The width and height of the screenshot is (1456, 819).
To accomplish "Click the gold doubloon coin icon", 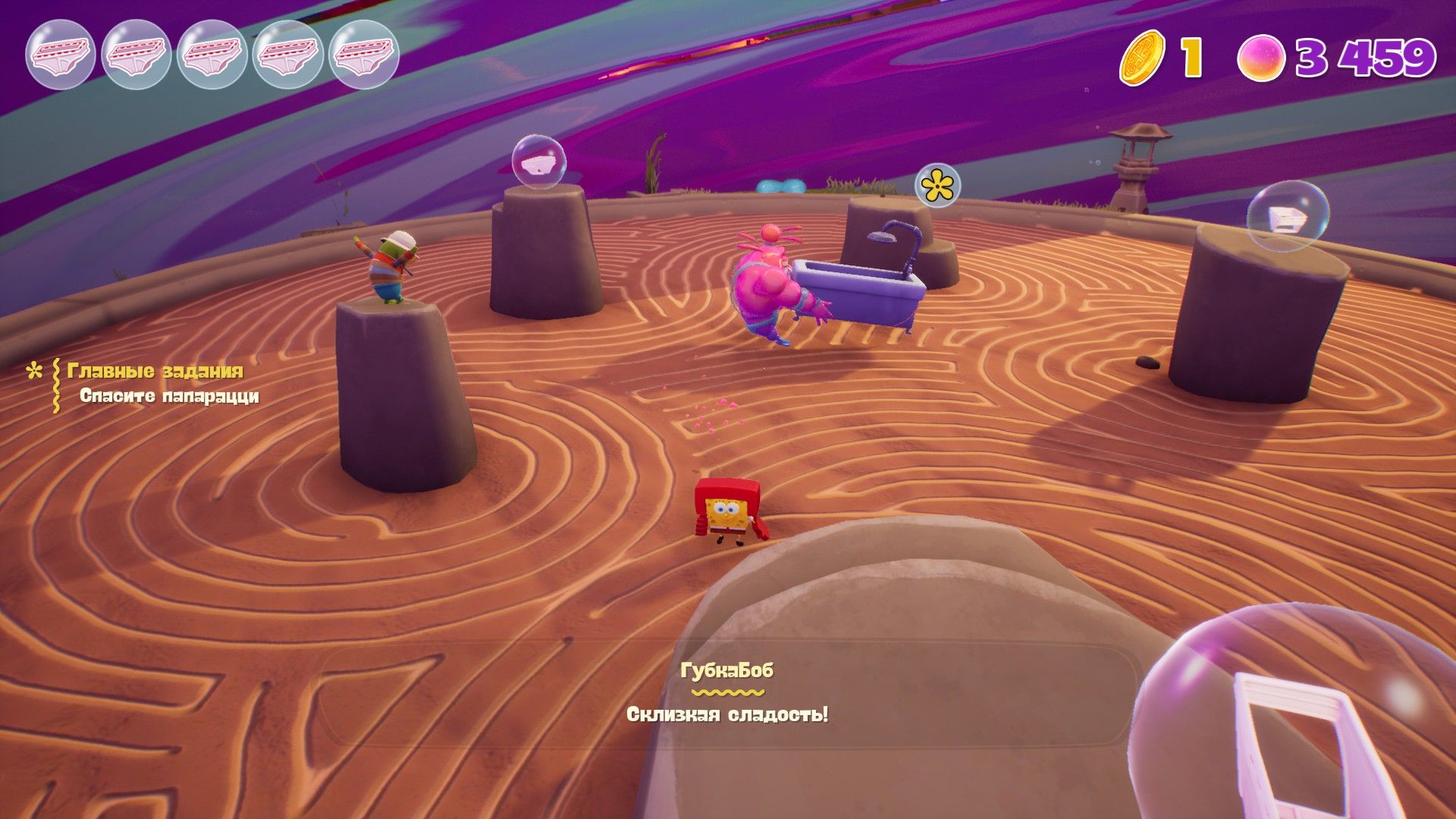I will (x=1142, y=58).
